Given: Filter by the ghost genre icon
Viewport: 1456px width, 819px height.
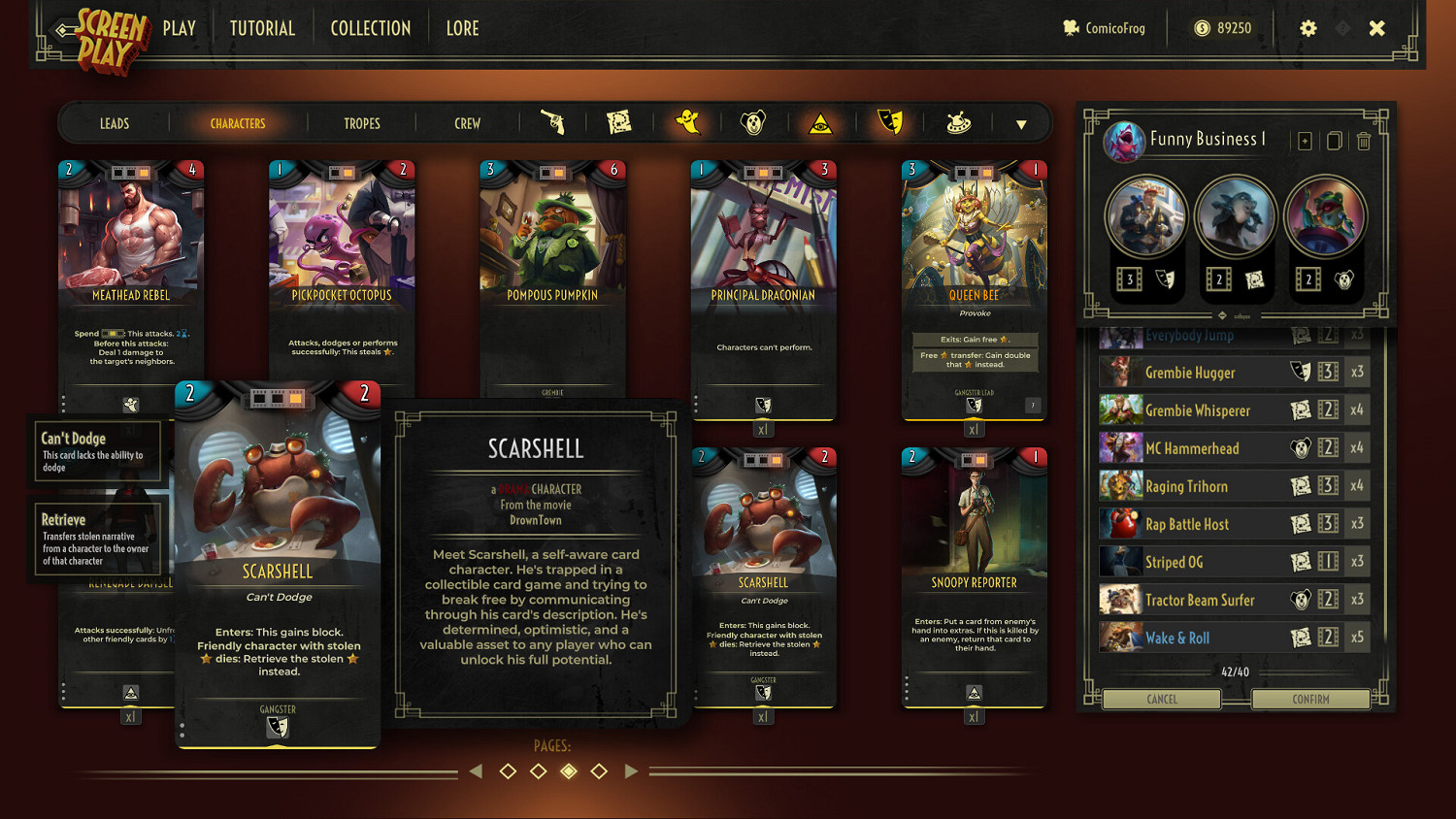Looking at the screenshot, I should click(687, 122).
